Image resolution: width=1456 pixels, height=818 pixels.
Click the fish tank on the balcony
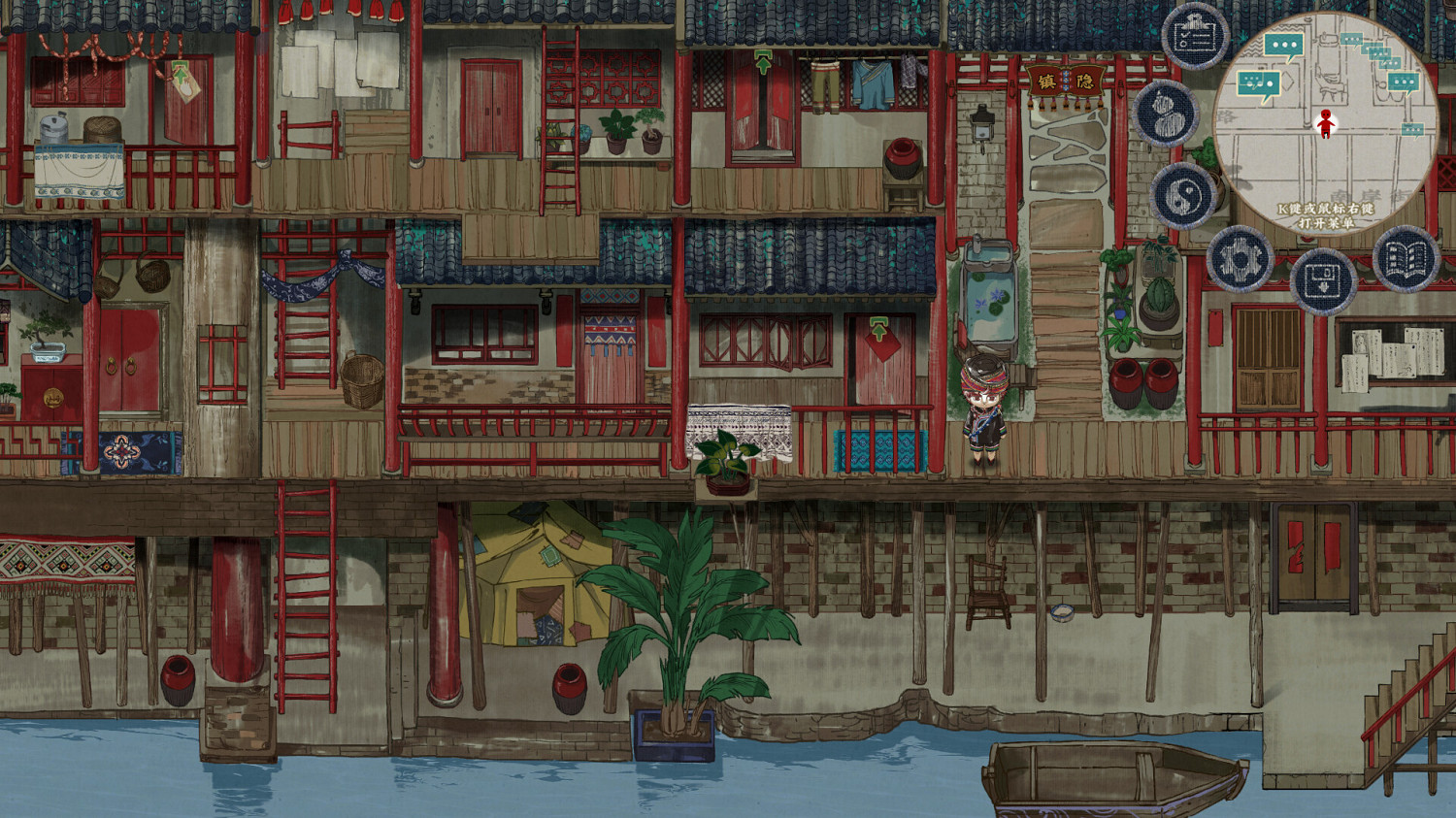[x=990, y=291]
